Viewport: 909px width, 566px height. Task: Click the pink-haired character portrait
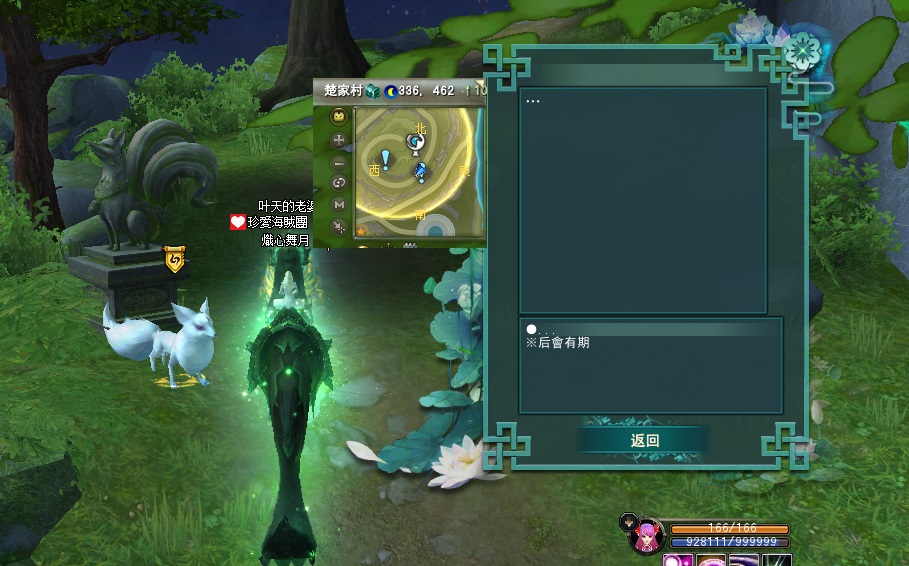[647, 537]
